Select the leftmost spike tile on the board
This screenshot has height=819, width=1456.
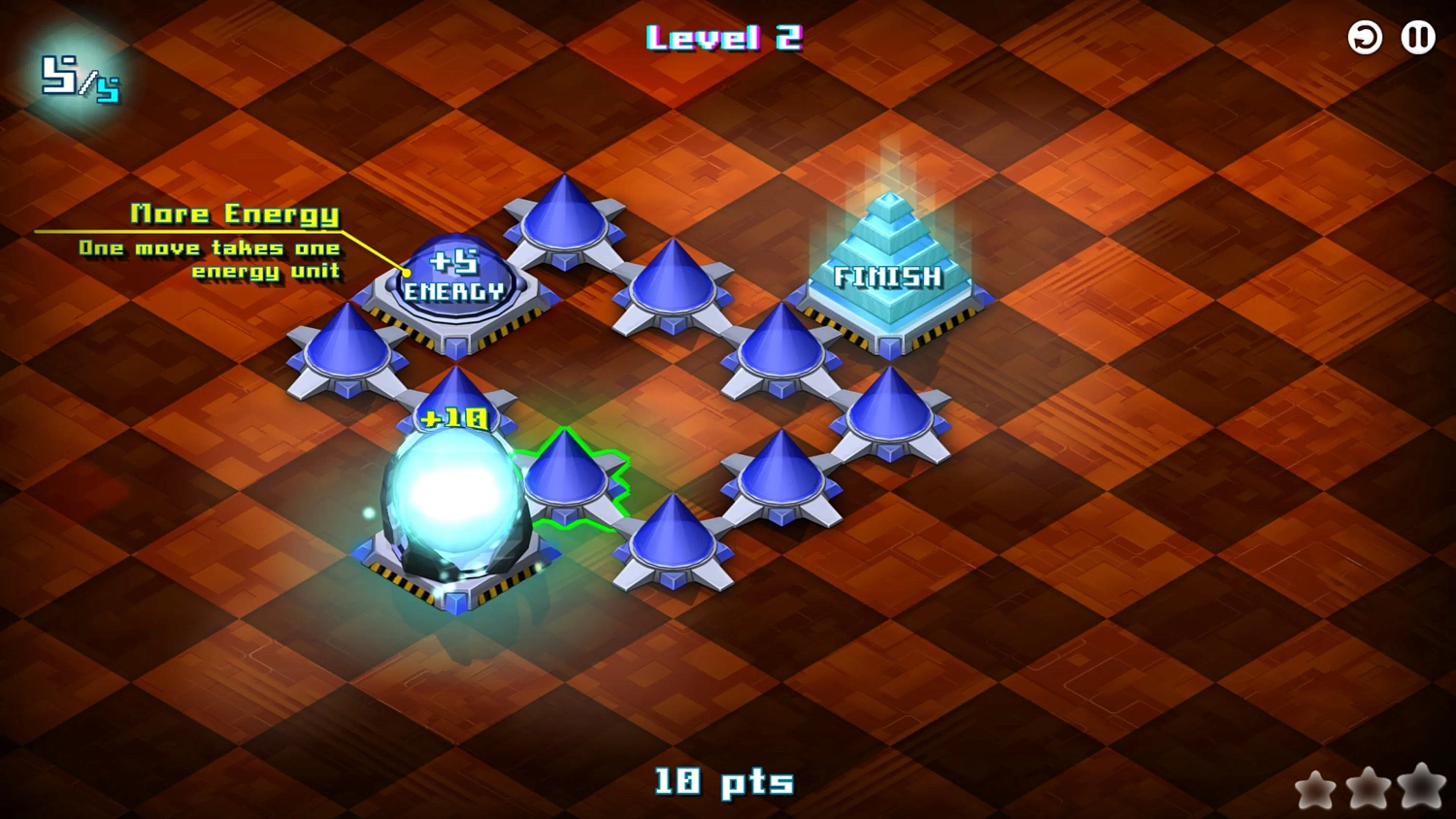[347, 349]
